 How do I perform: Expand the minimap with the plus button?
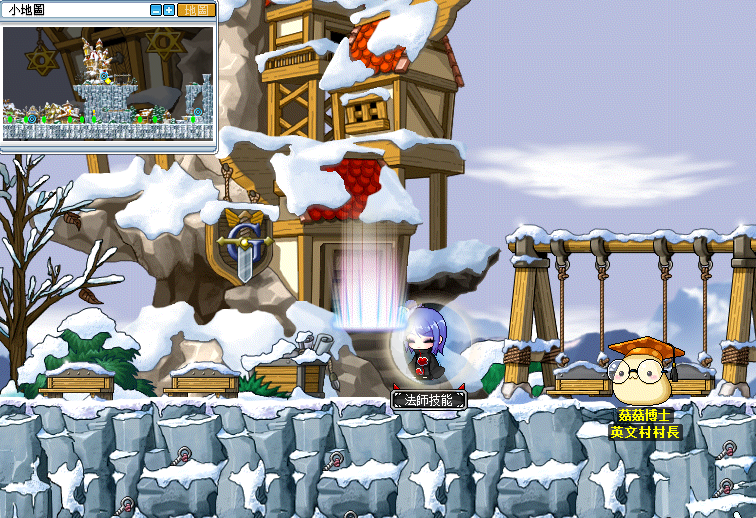pyautogui.click(x=169, y=10)
